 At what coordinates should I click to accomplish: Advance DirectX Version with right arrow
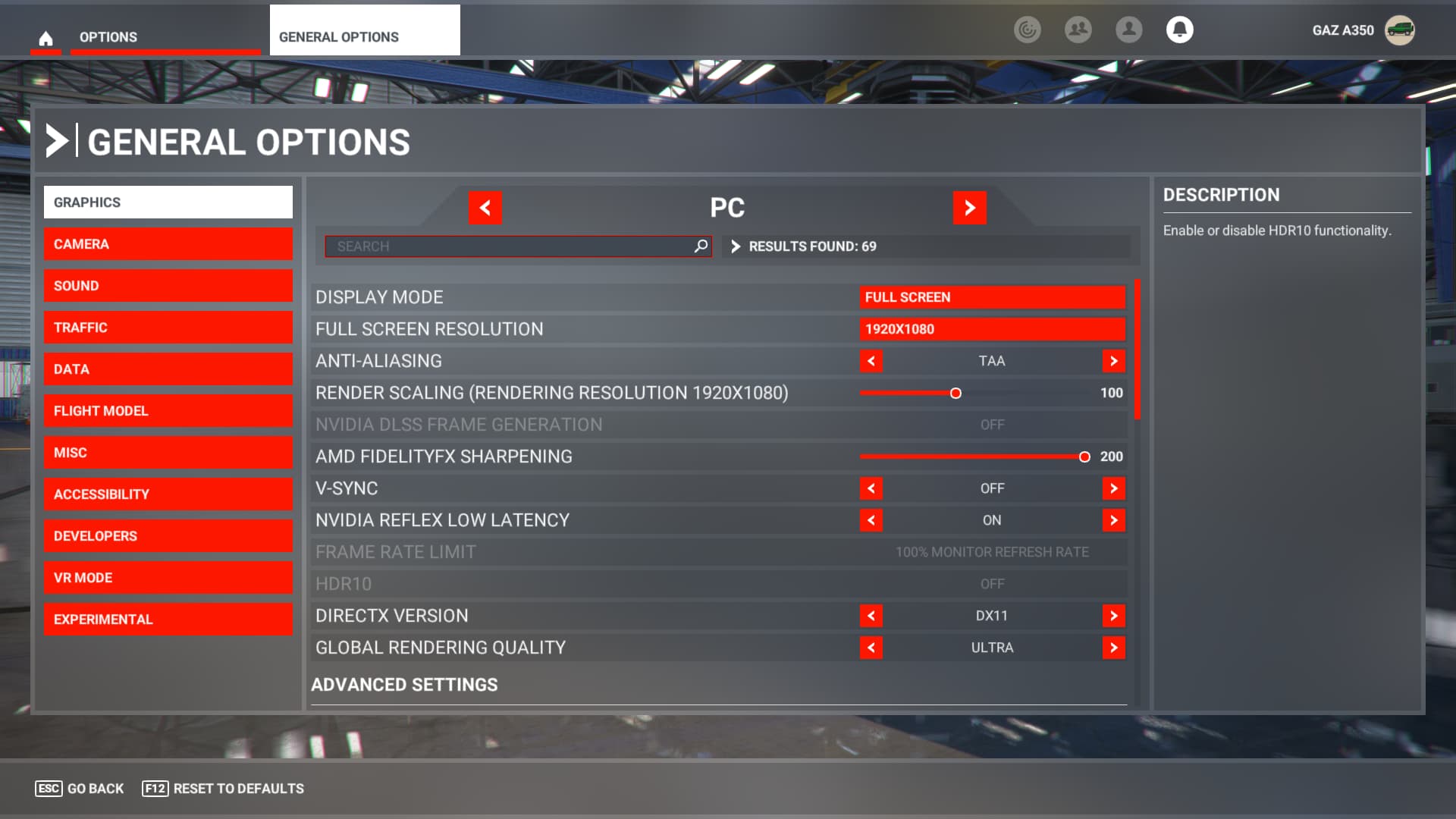(1113, 616)
